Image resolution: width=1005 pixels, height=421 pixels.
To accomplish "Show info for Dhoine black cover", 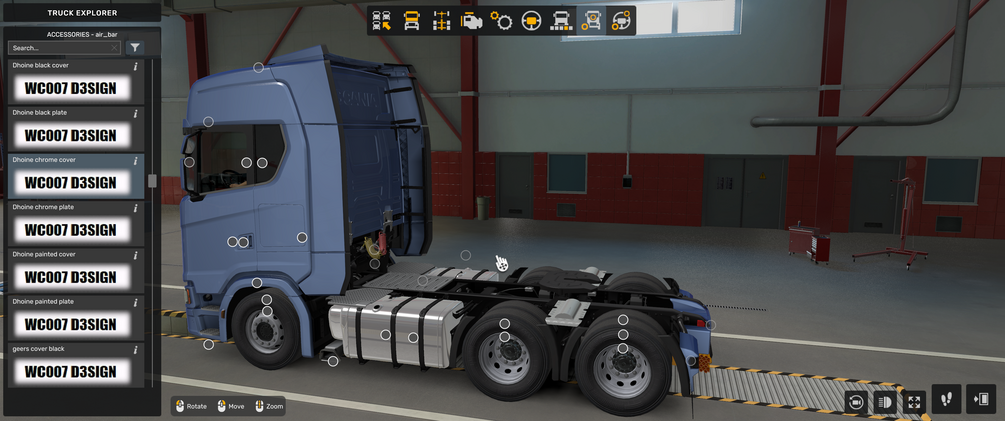I will (x=135, y=66).
